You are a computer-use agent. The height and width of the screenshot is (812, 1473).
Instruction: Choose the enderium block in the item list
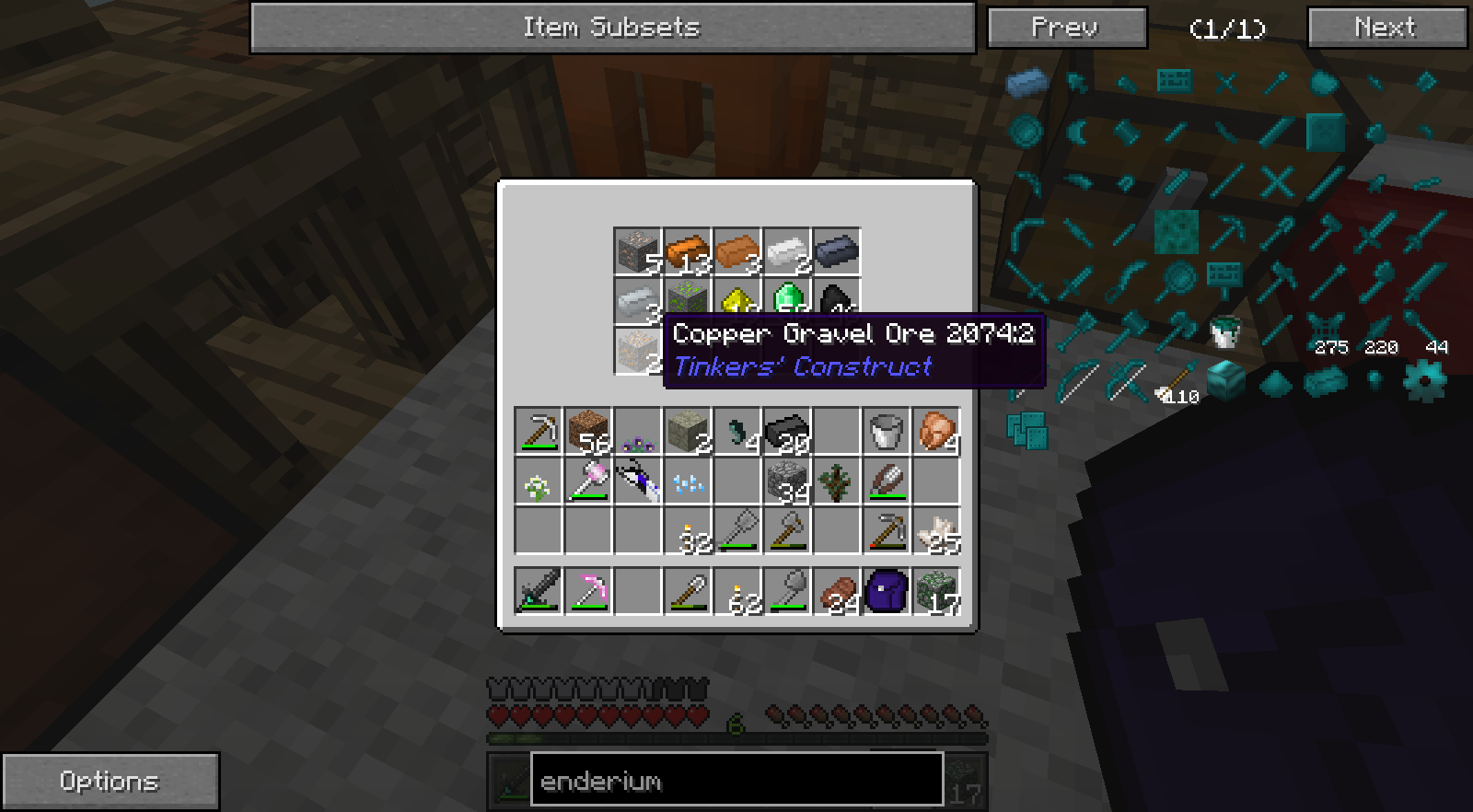tap(1226, 379)
